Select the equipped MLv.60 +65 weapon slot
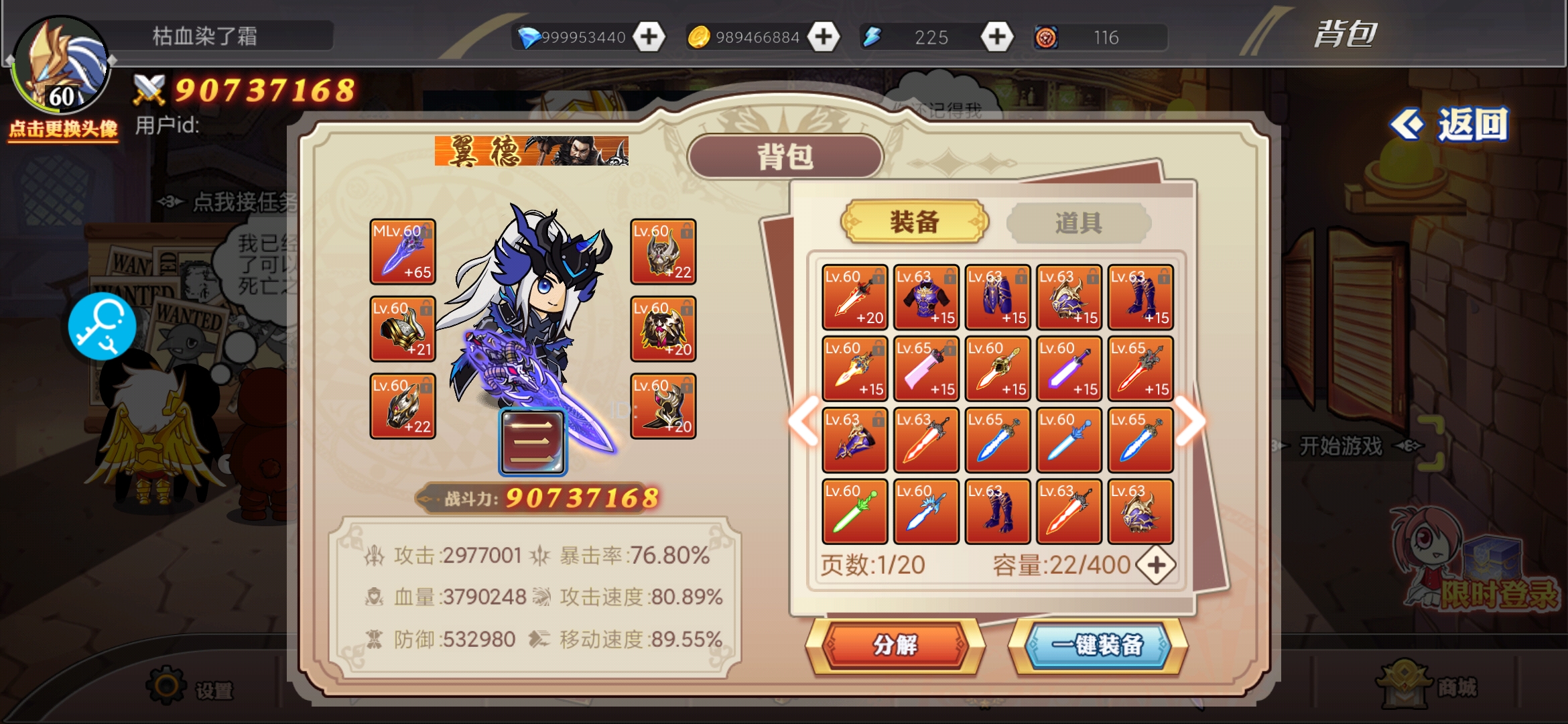The height and width of the screenshot is (724, 1568). (403, 252)
